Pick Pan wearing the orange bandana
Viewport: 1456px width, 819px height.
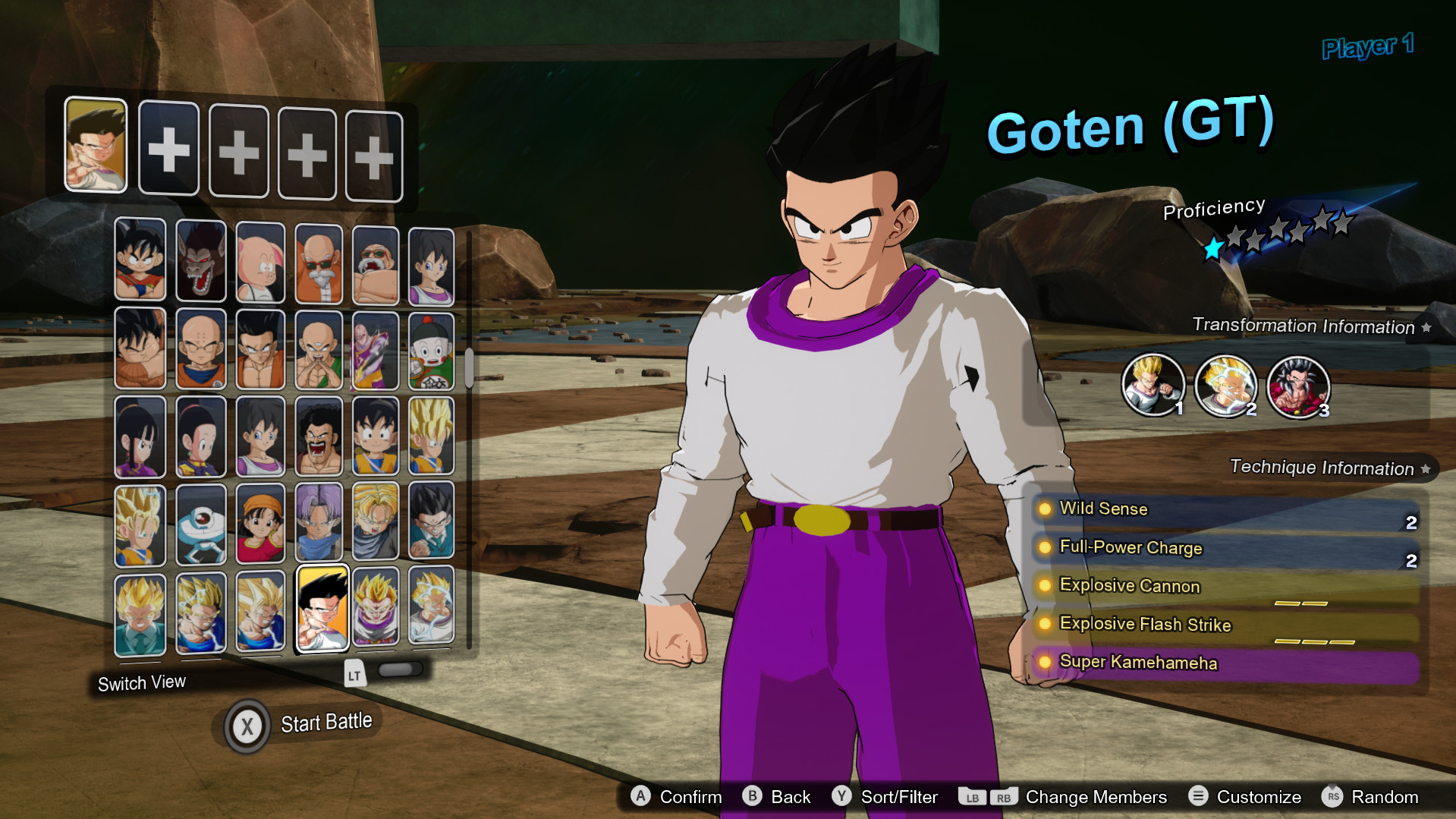click(x=260, y=524)
